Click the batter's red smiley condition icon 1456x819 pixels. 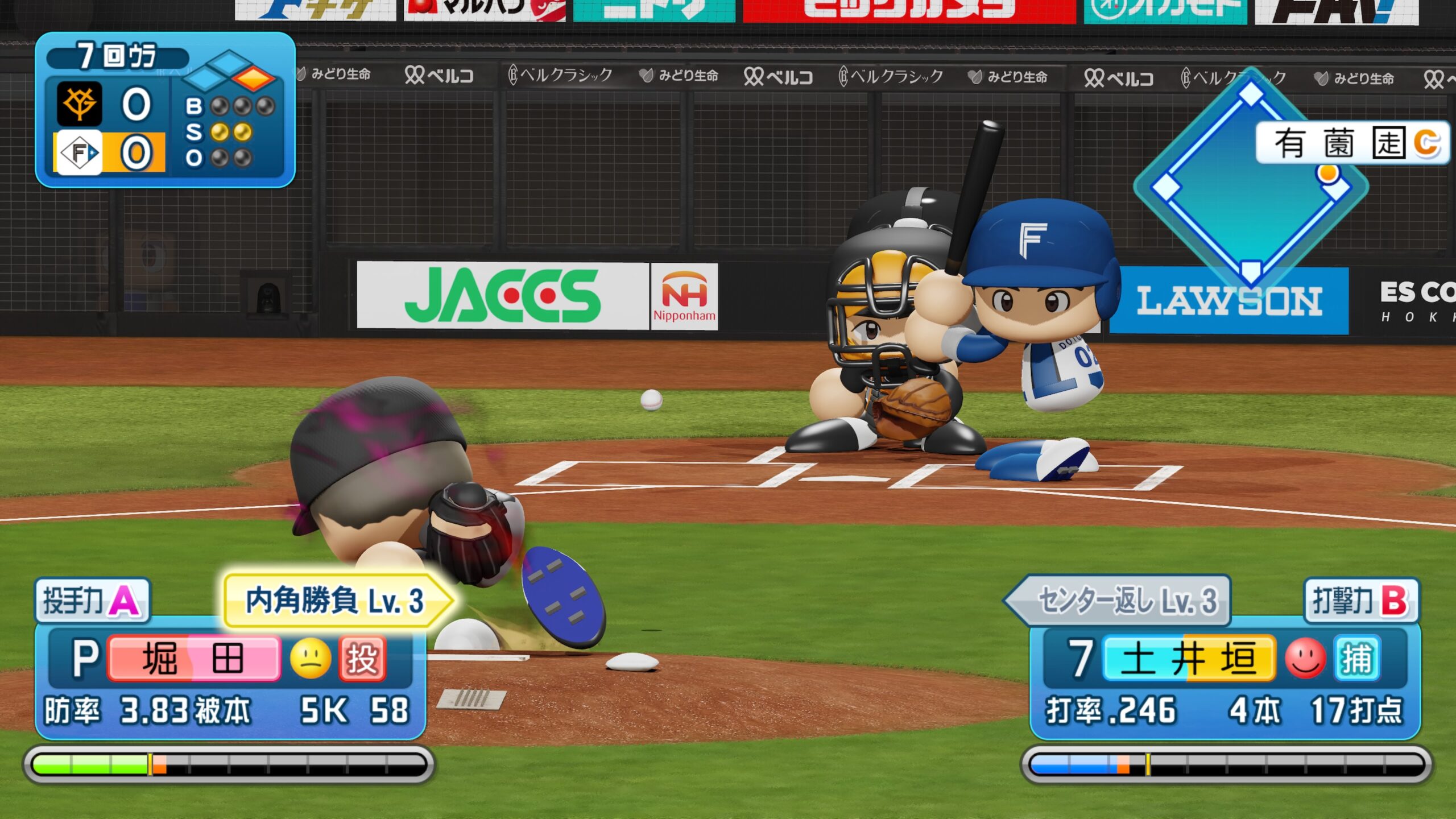pyautogui.click(x=1305, y=659)
